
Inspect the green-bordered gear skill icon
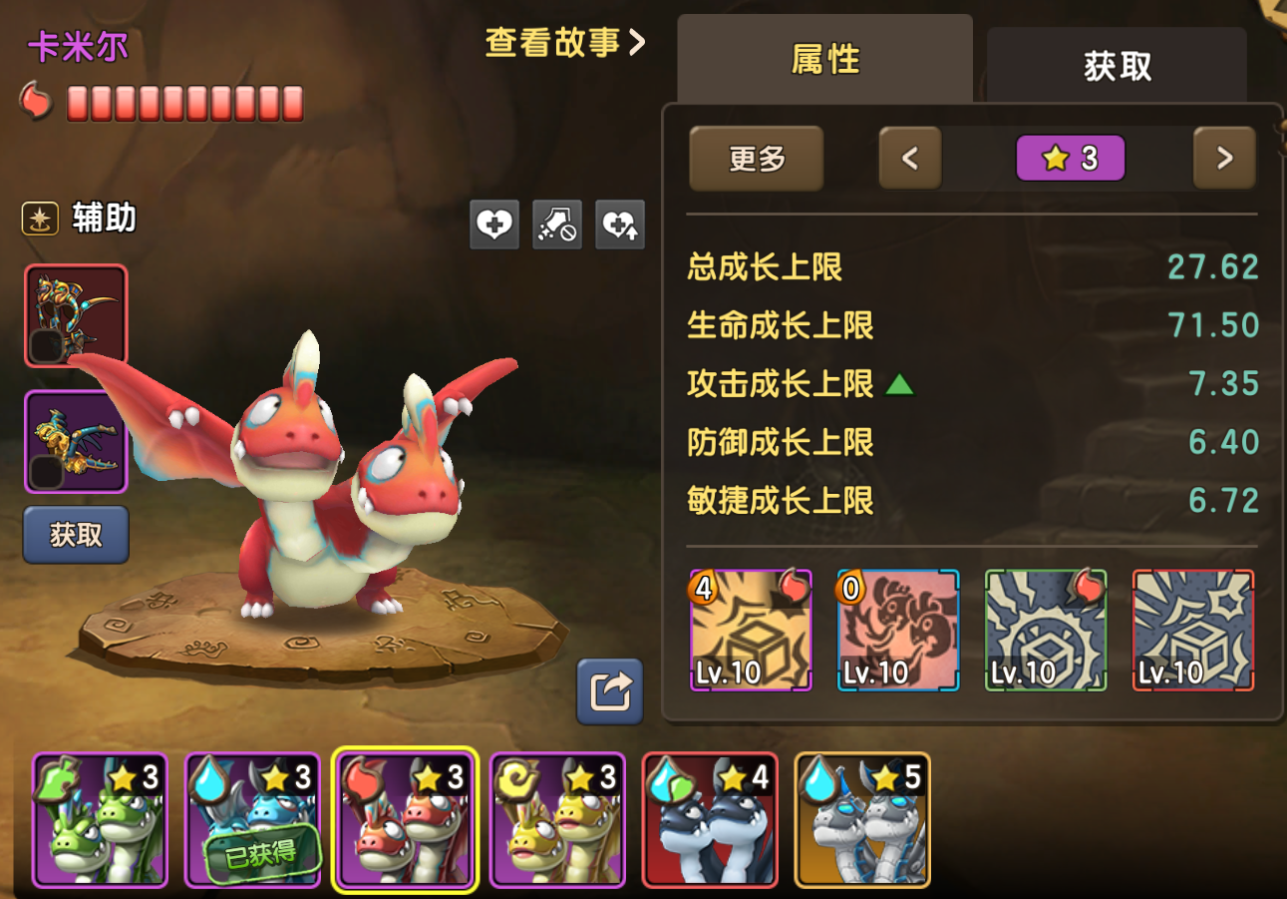[1046, 630]
